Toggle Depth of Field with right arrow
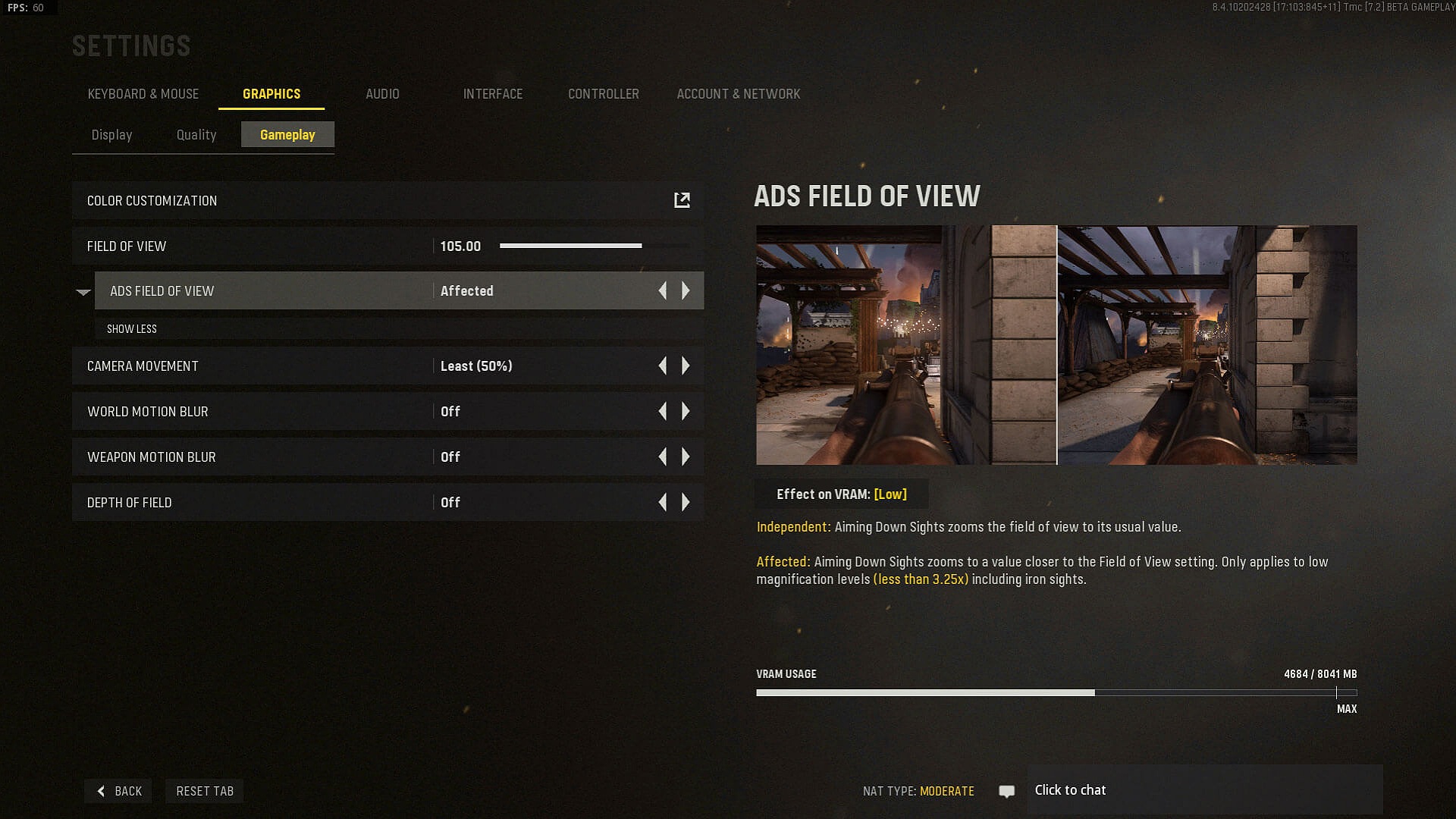Image resolution: width=1456 pixels, height=819 pixels. [686, 503]
